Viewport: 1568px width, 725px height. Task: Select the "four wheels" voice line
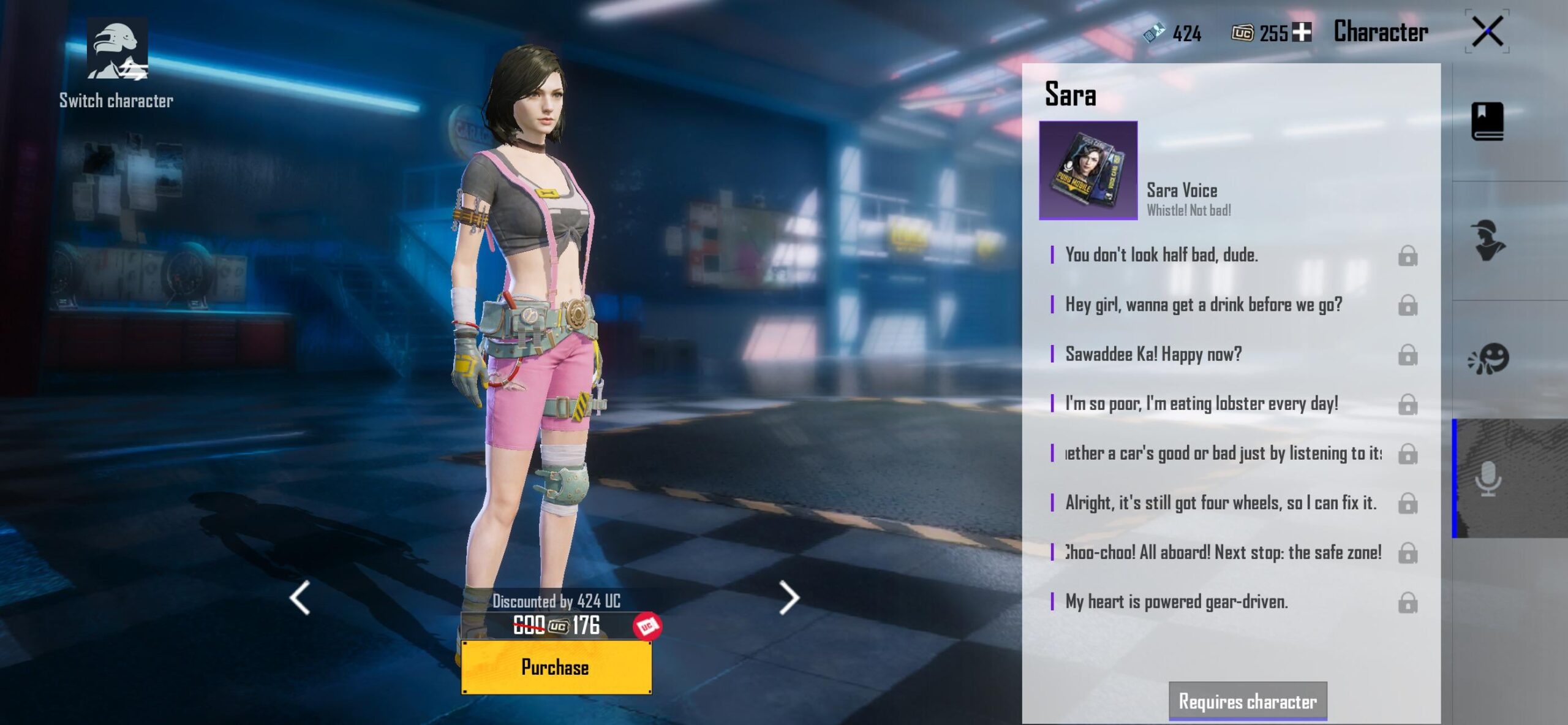click(x=1220, y=503)
